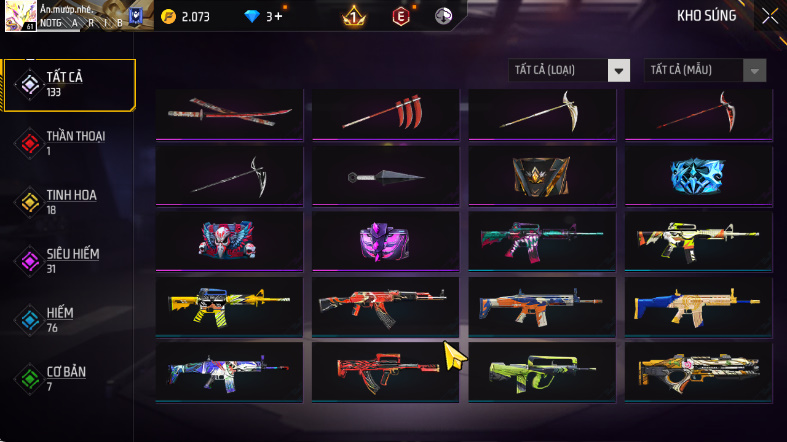The height and width of the screenshot is (442, 787).
Task: Pick the kunai throwing knife skin
Action: tap(385, 177)
